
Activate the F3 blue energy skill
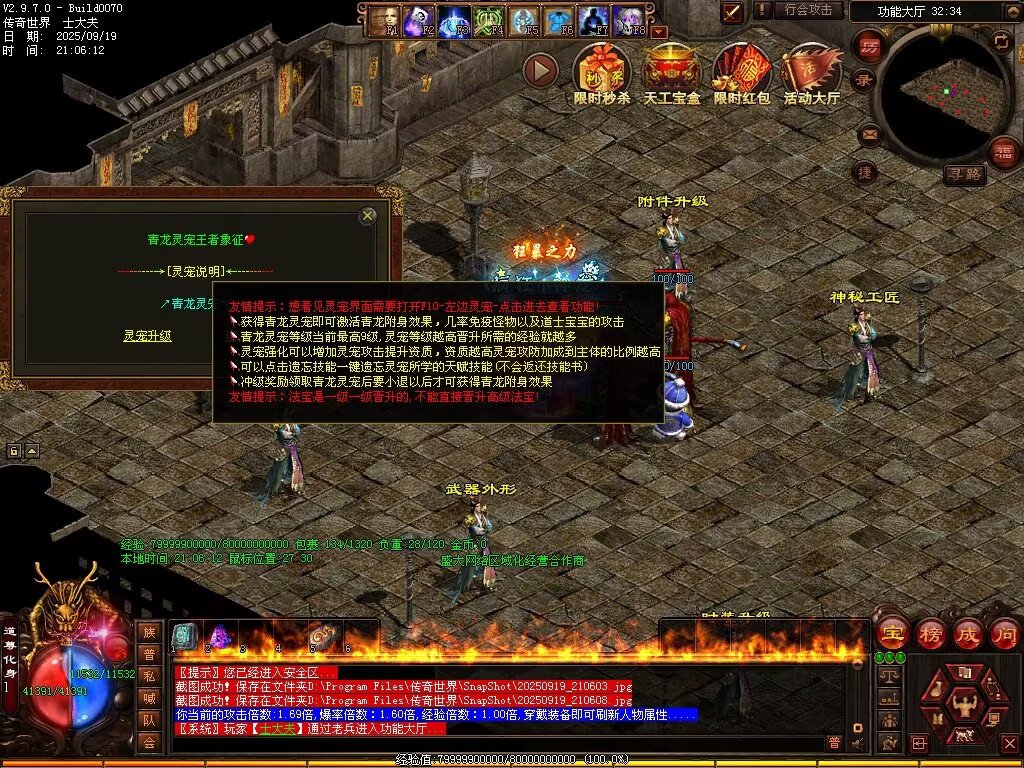456,20
